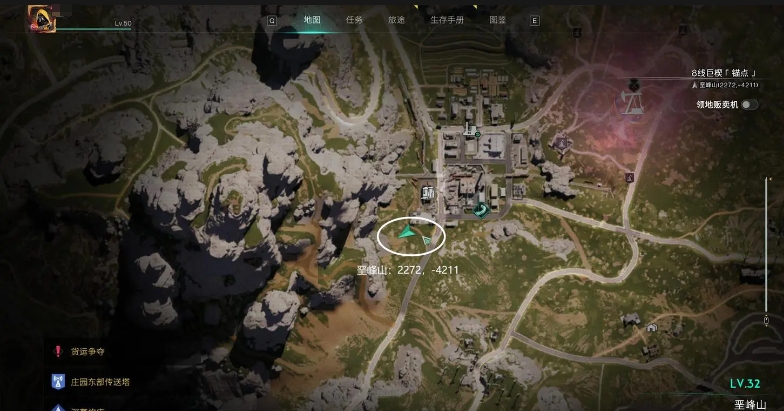
Task: Click the green player arrow marker
Action: coord(407,232)
